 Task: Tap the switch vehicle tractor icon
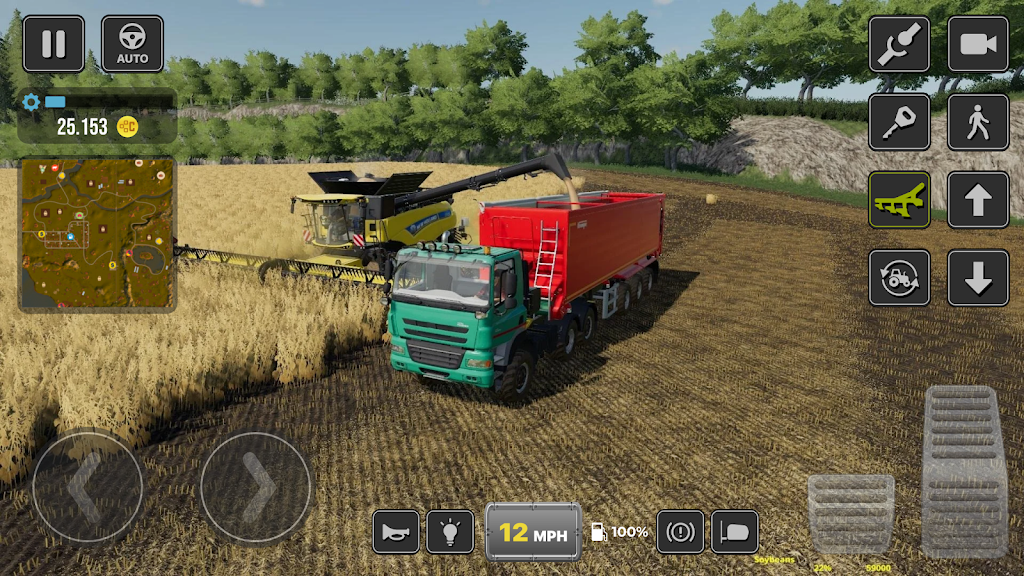(899, 278)
